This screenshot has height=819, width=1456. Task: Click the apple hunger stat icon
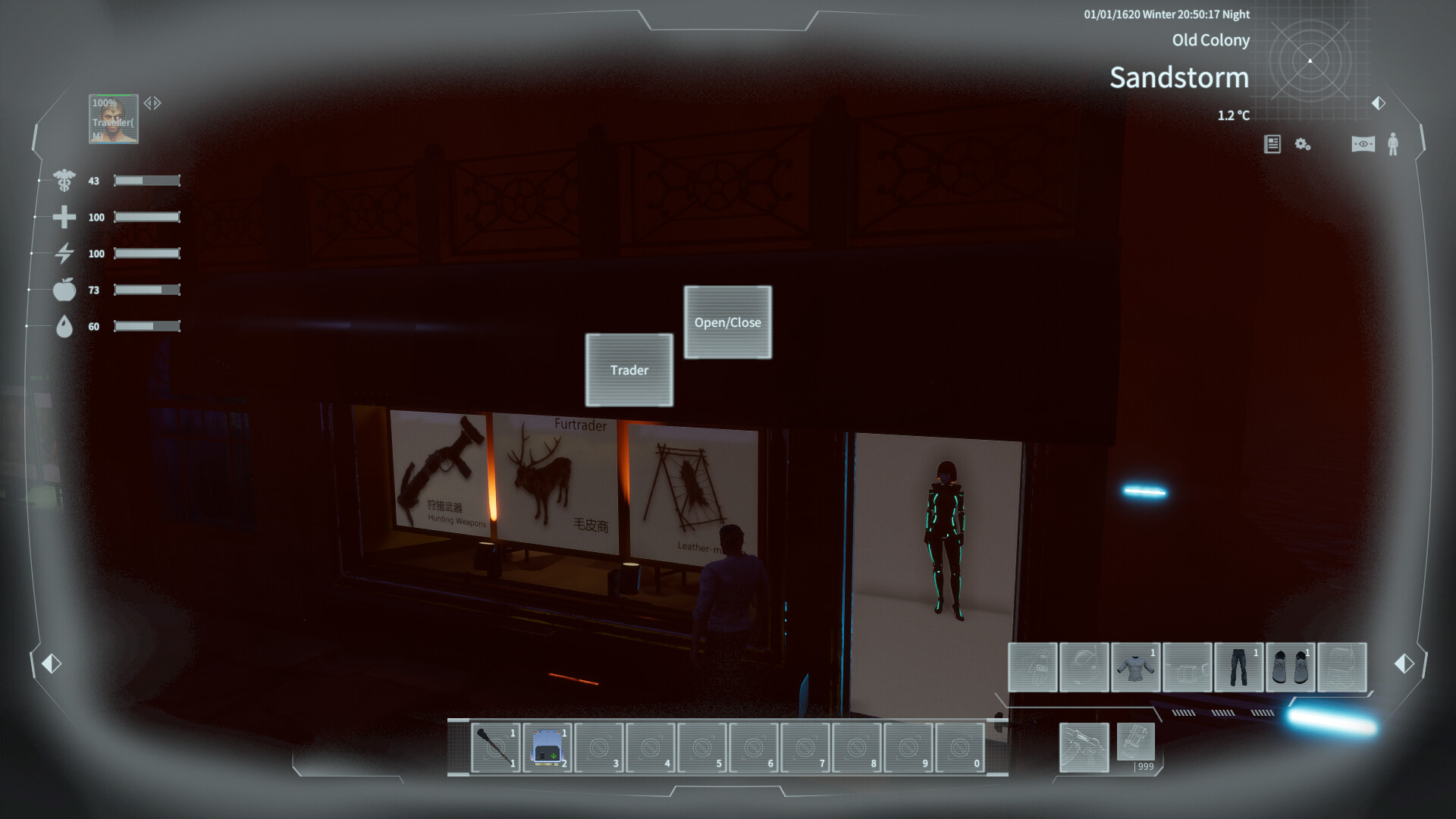65,290
